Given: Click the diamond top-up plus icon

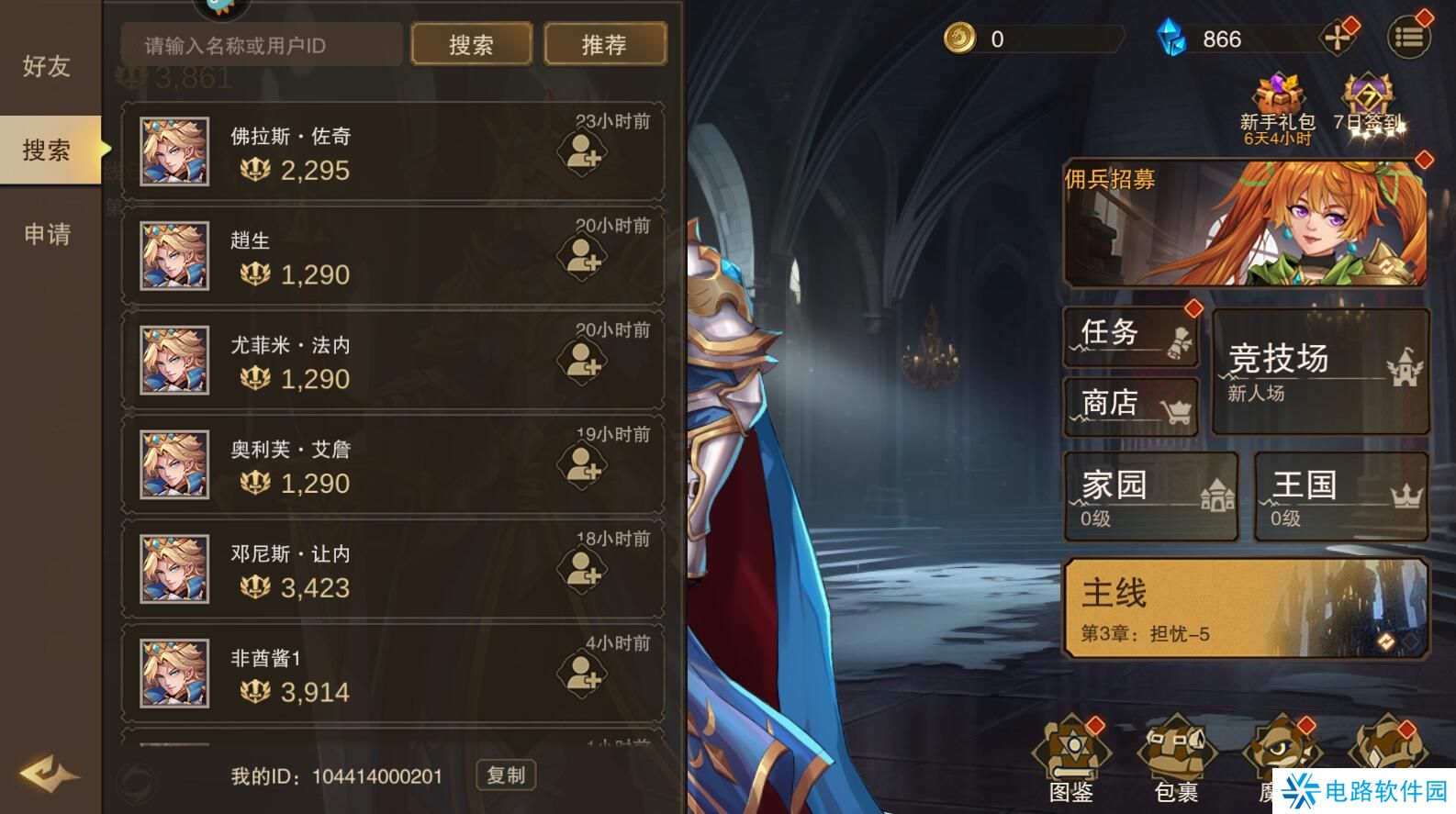Looking at the screenshot, I should coord(1337,37).
